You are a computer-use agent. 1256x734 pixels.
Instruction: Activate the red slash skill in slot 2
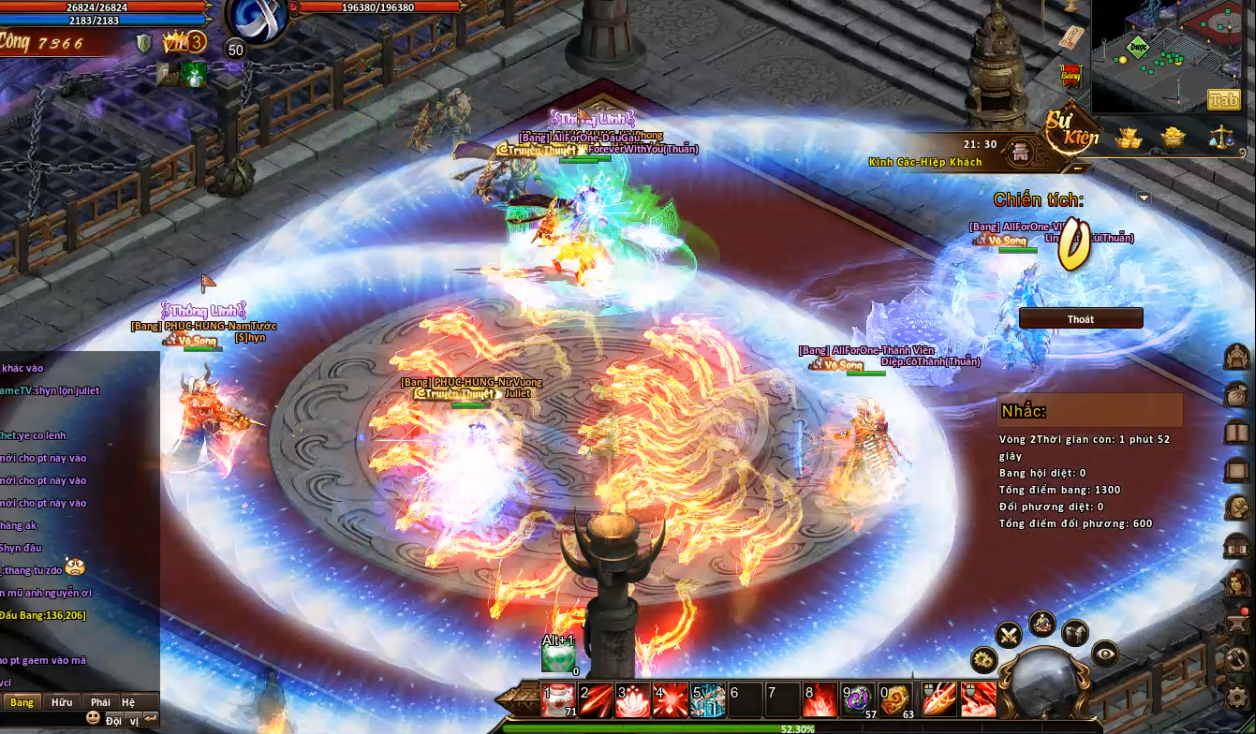596,700
